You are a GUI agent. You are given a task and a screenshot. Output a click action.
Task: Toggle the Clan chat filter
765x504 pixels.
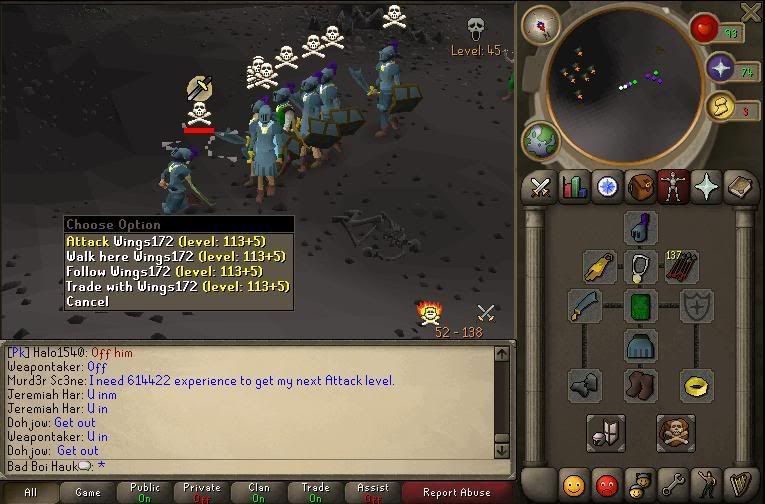(x=258, y=492)
